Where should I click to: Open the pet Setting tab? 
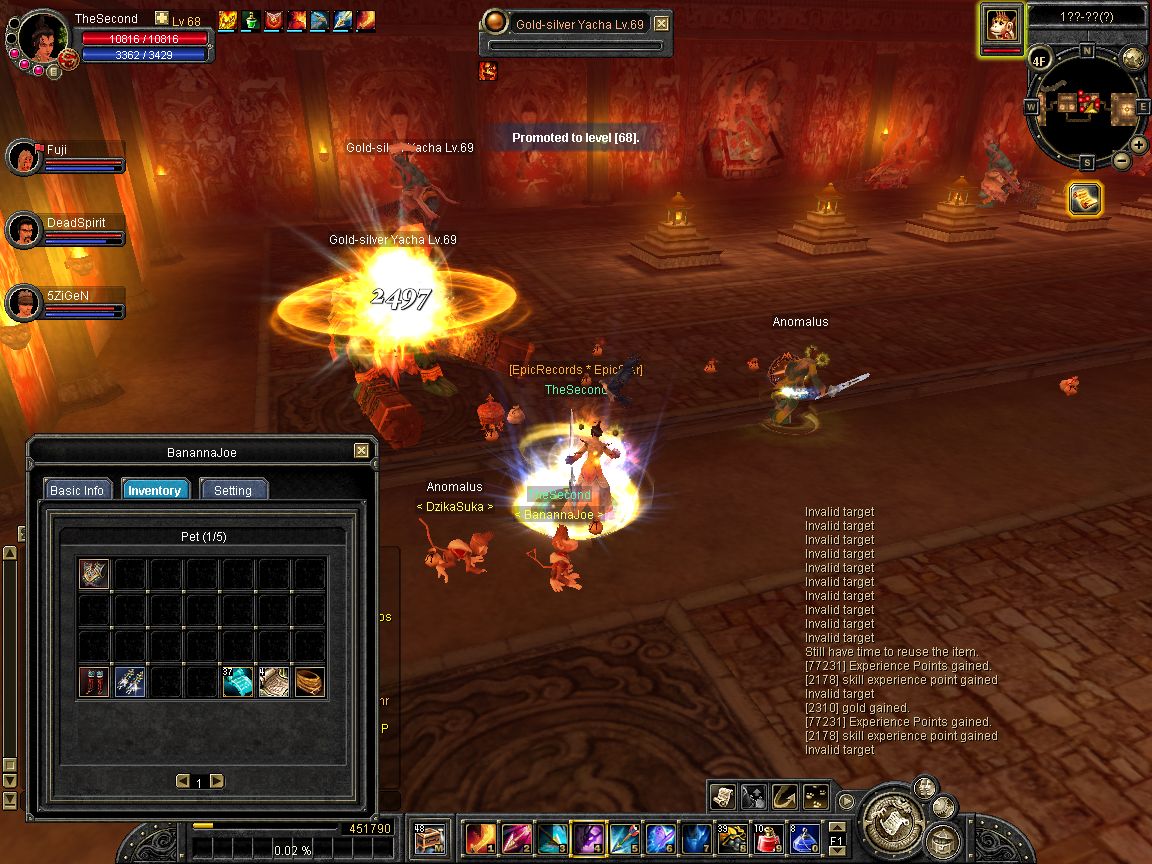pyautogui.click(x=233, y=490)
